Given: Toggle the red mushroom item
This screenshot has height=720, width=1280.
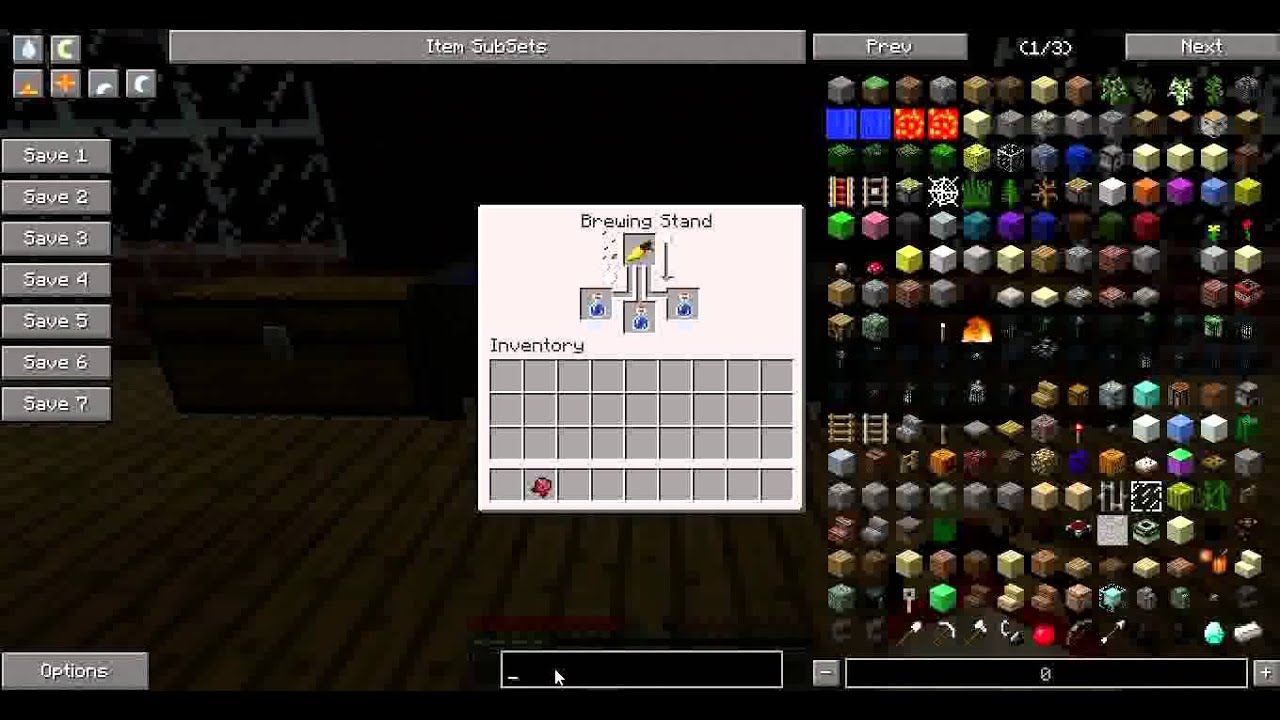Looking at the screenshot, I should pos(874,267).
